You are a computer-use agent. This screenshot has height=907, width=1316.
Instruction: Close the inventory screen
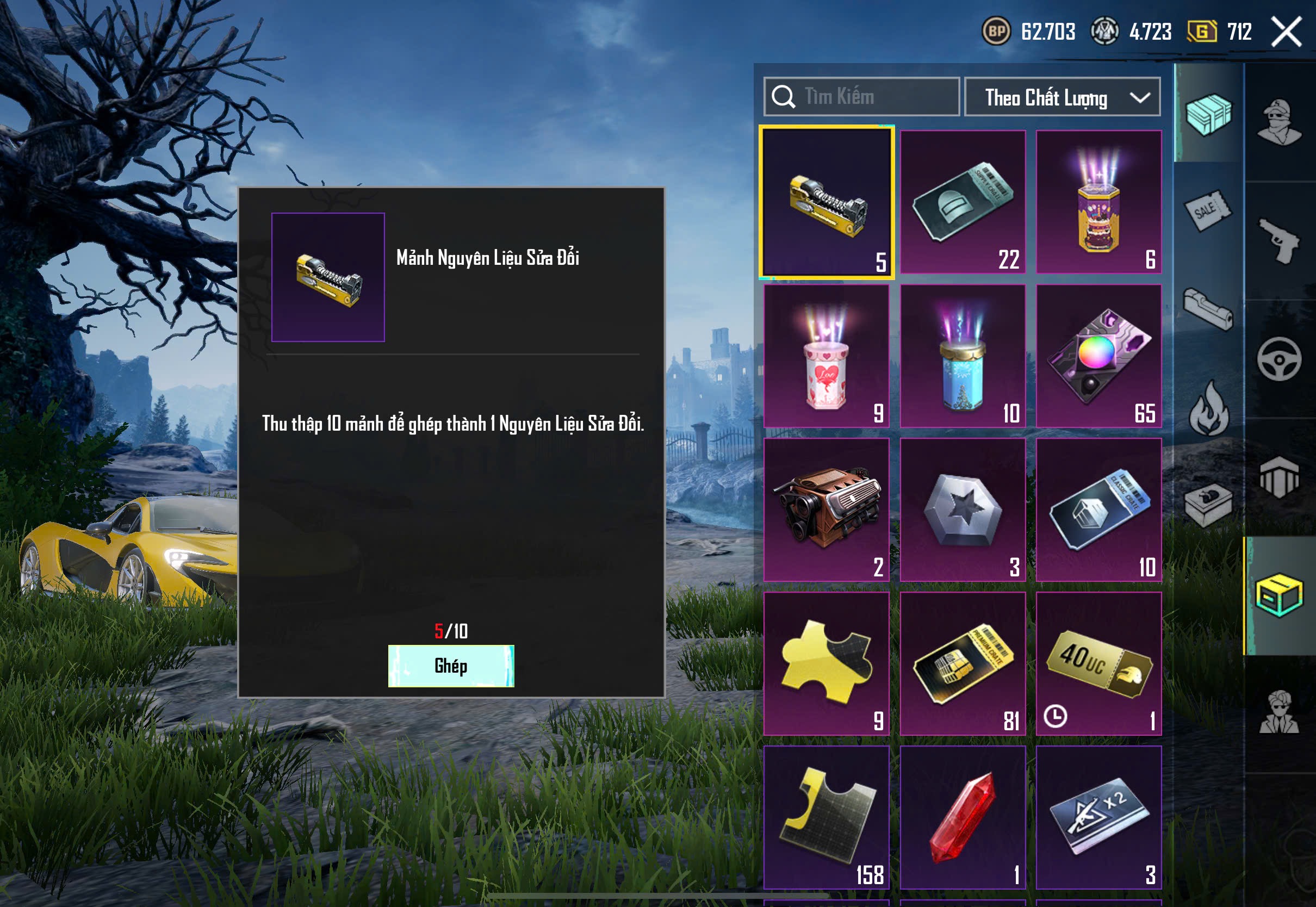[1286, 32]
